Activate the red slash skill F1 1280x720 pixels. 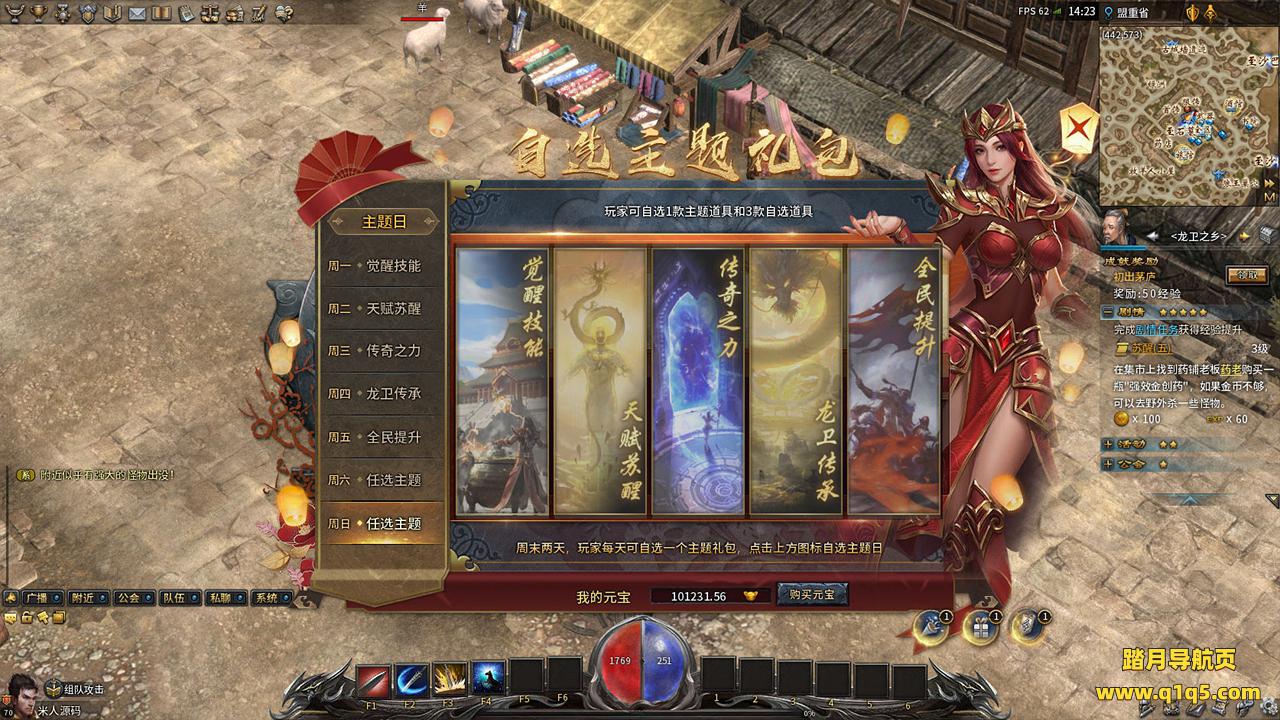click(373, 680)
